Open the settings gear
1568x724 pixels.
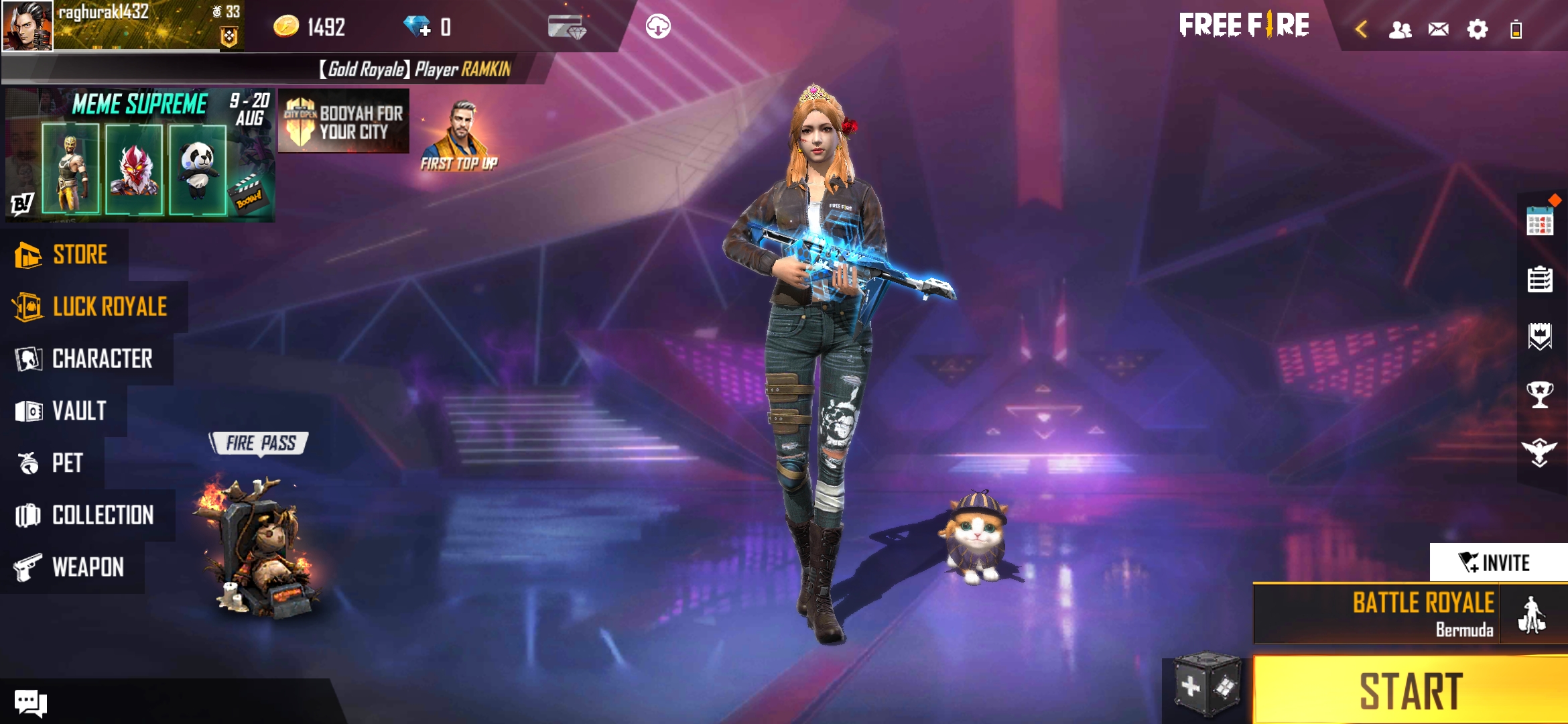point(1477,29)
